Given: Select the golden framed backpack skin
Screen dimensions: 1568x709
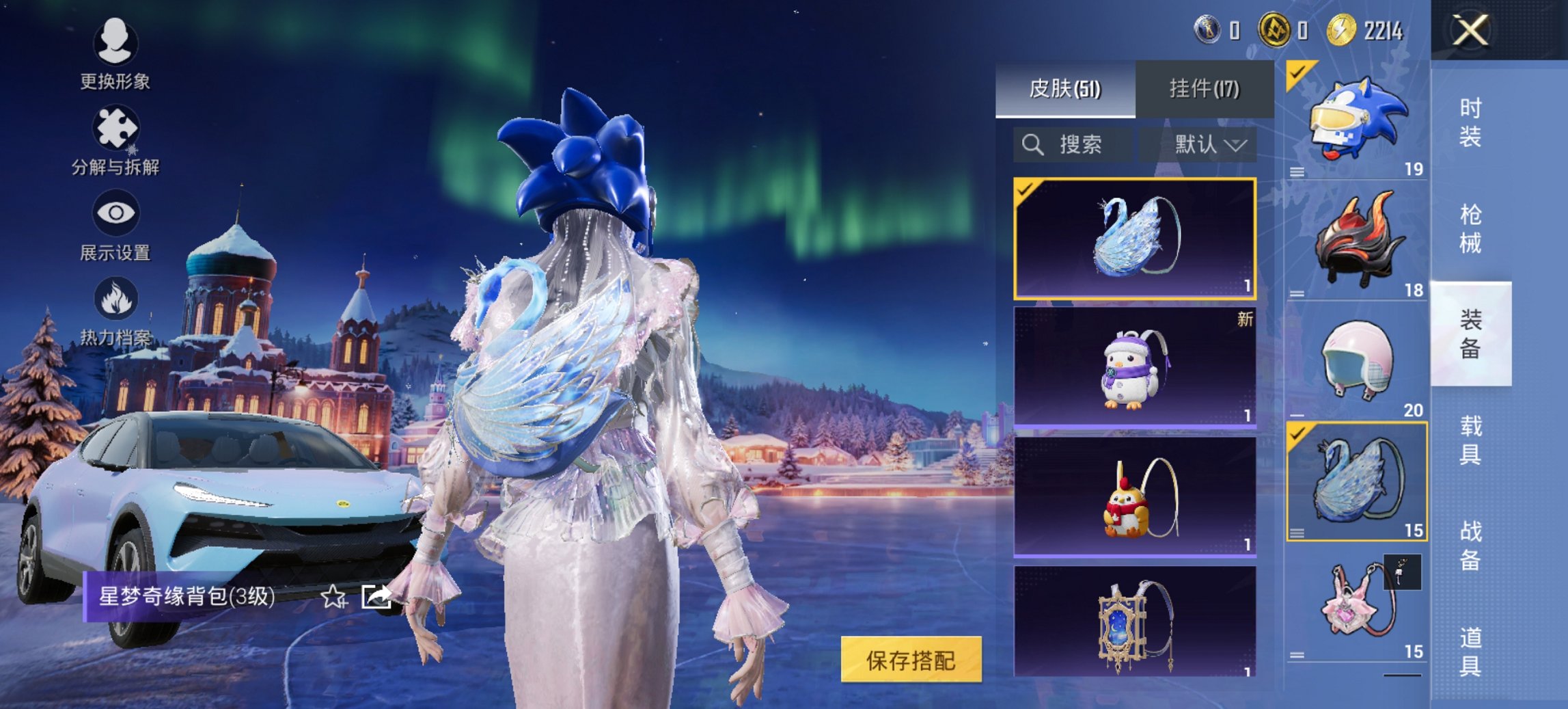Looking at the screenshot, I should 1134,622.
